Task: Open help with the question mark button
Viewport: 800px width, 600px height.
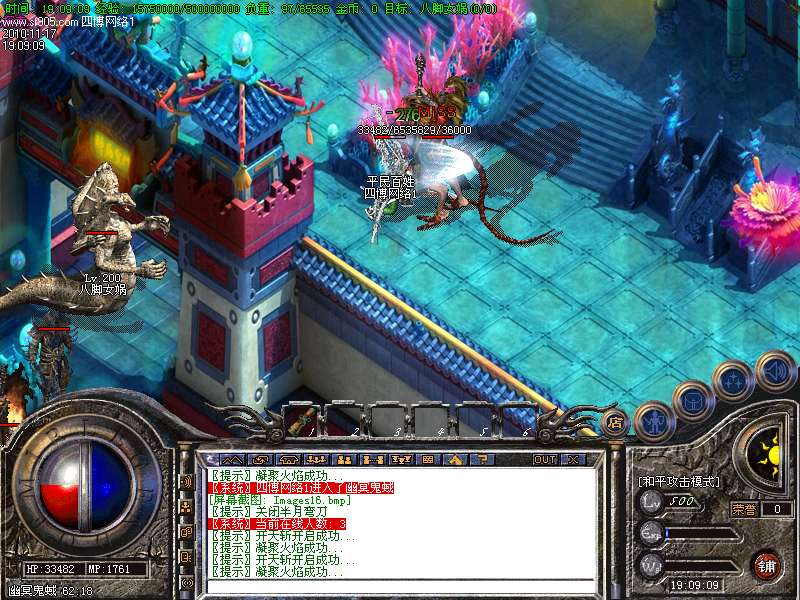Action: (x=480, y=459)
